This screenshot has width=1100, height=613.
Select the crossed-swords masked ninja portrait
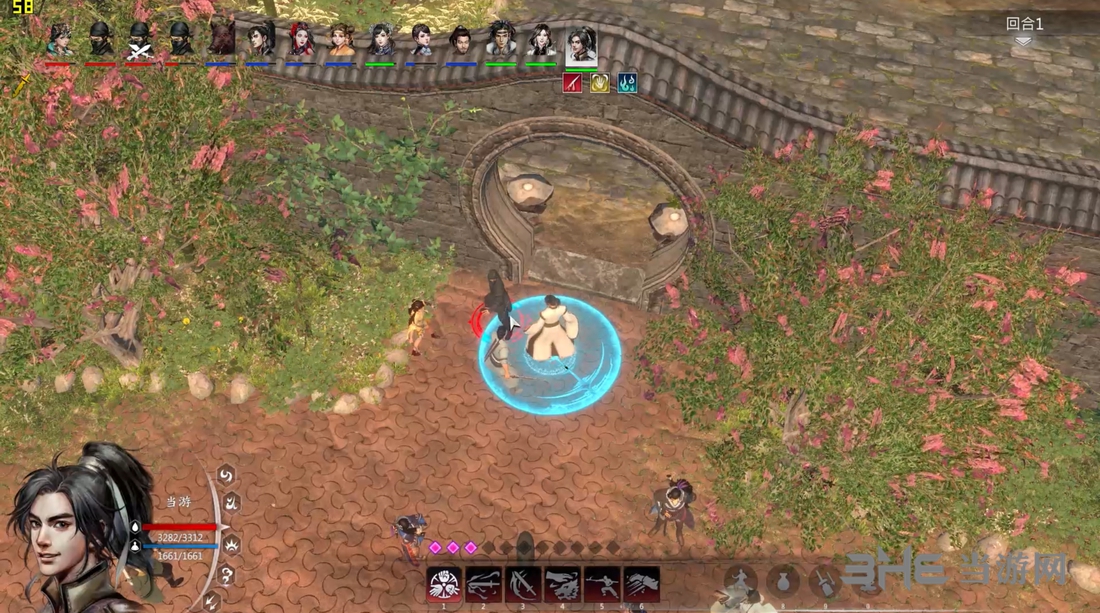(x=140, y=40)
